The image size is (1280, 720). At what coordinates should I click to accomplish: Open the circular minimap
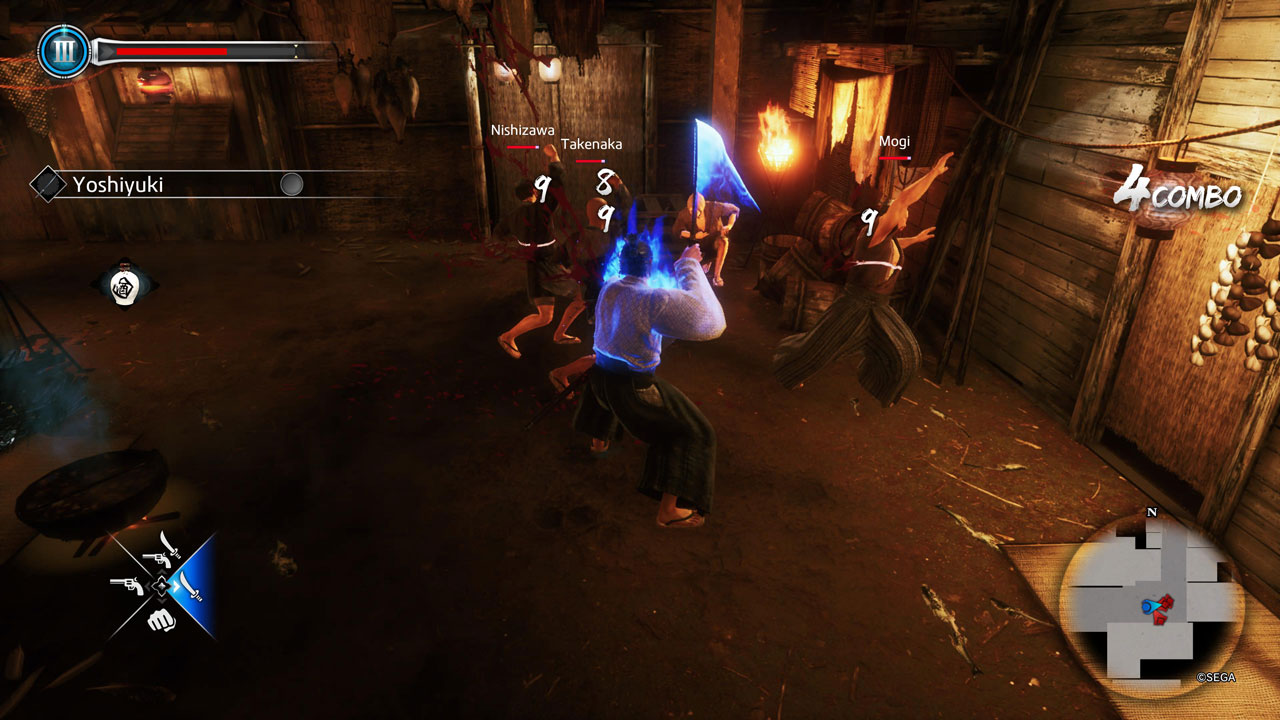pyautogui.click(x=1151, y=604)
